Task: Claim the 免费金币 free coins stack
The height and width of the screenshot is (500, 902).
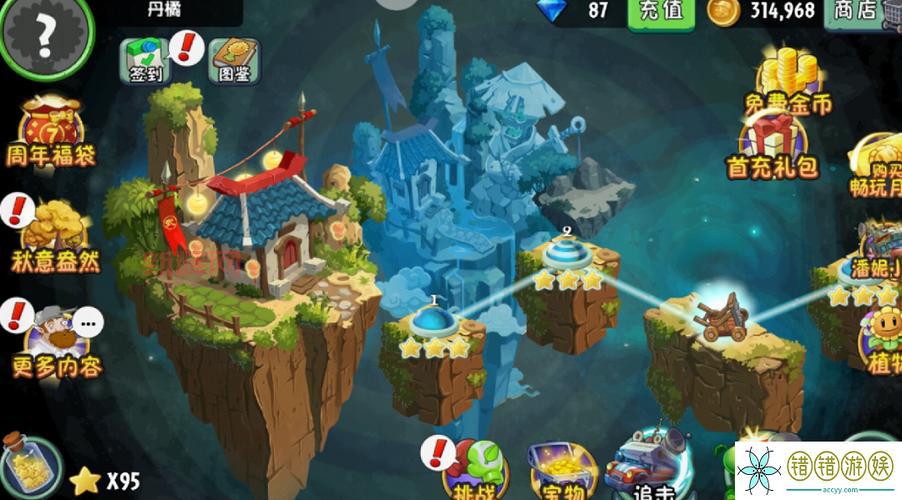Action: pyautogui.click(x=787, y=82)
